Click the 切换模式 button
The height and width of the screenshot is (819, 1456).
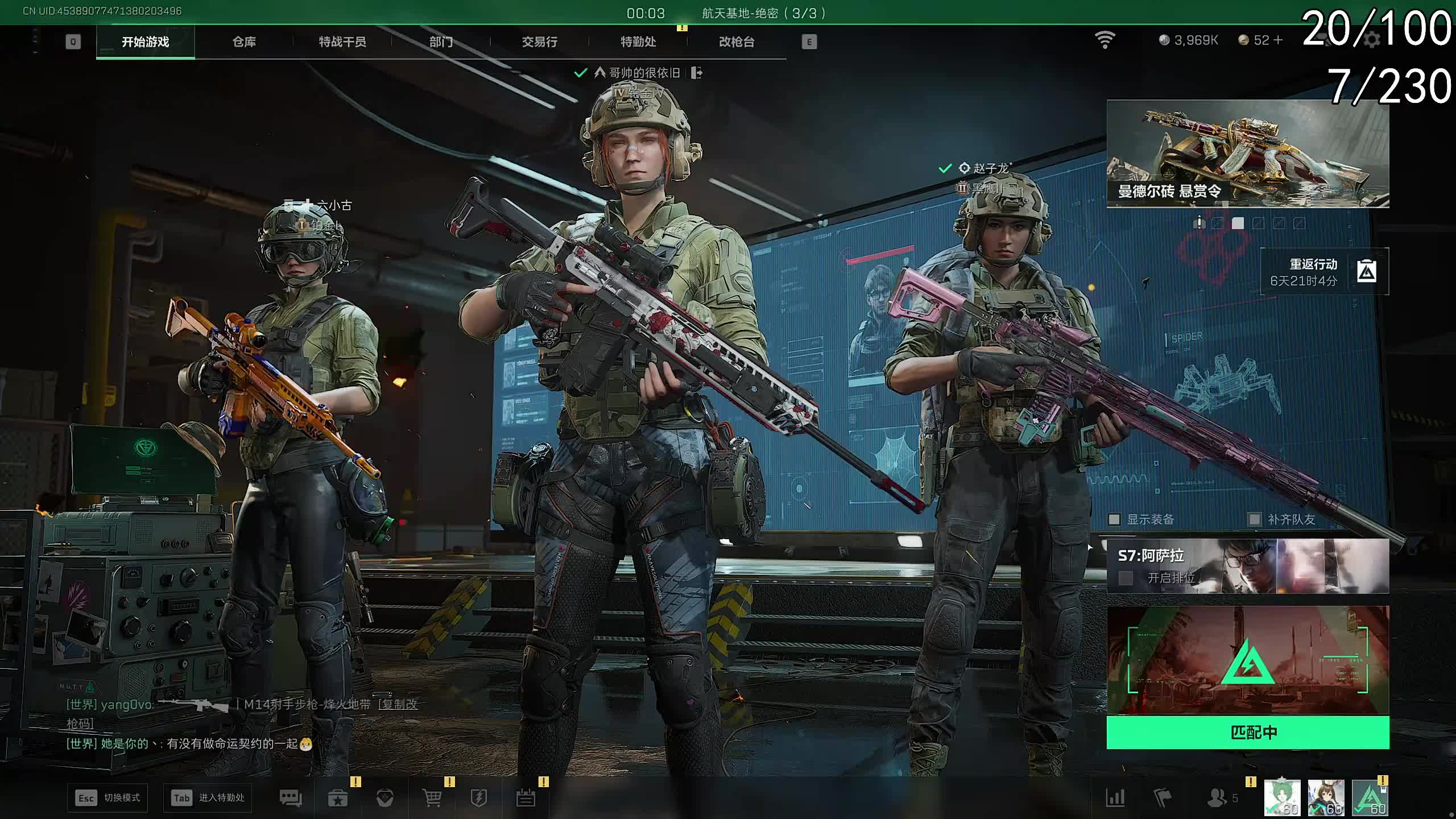pos(108,797)
